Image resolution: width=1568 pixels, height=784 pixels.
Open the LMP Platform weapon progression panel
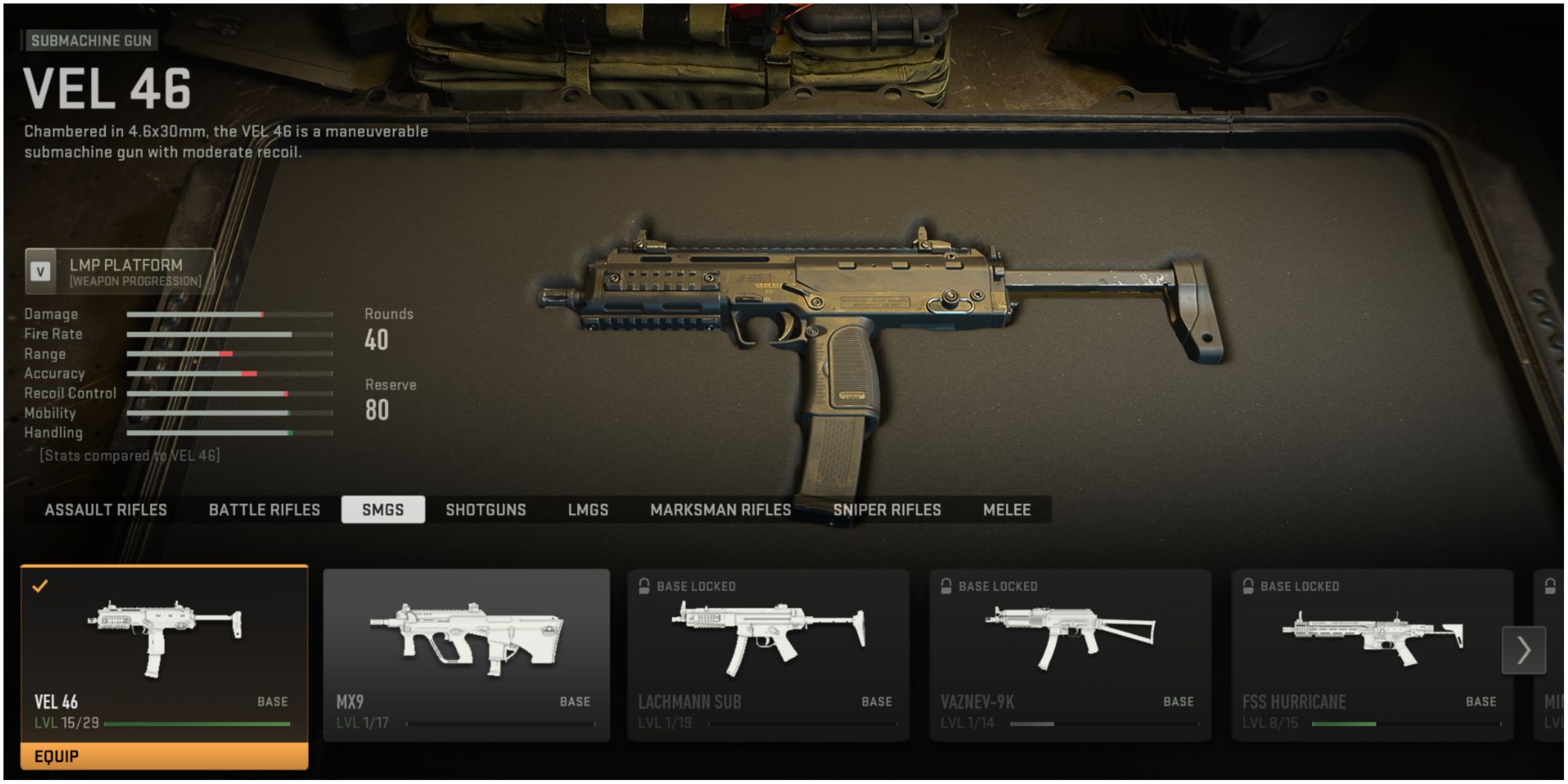[x=125, y=272]
